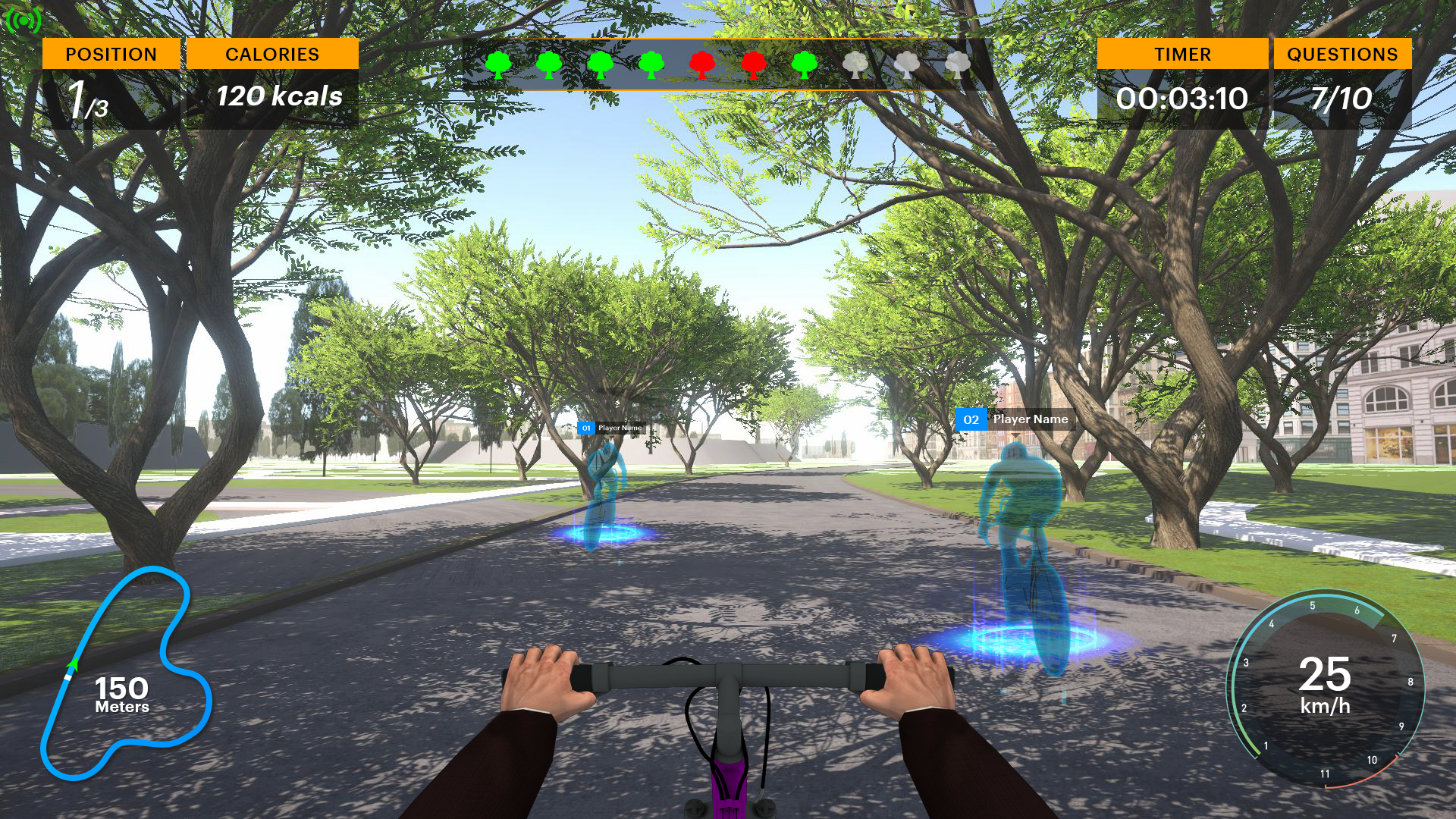Select the 02 Player Name tag

coord(1015,419)
